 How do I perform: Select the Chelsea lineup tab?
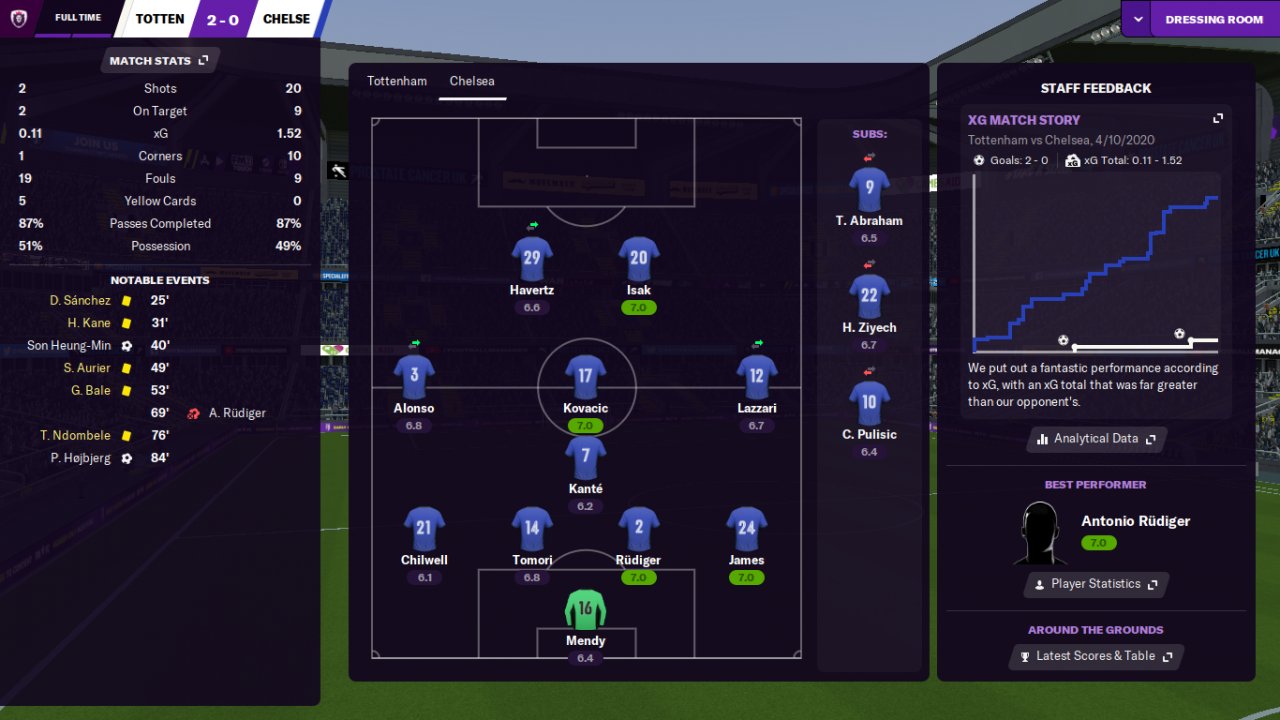[472, 81]
